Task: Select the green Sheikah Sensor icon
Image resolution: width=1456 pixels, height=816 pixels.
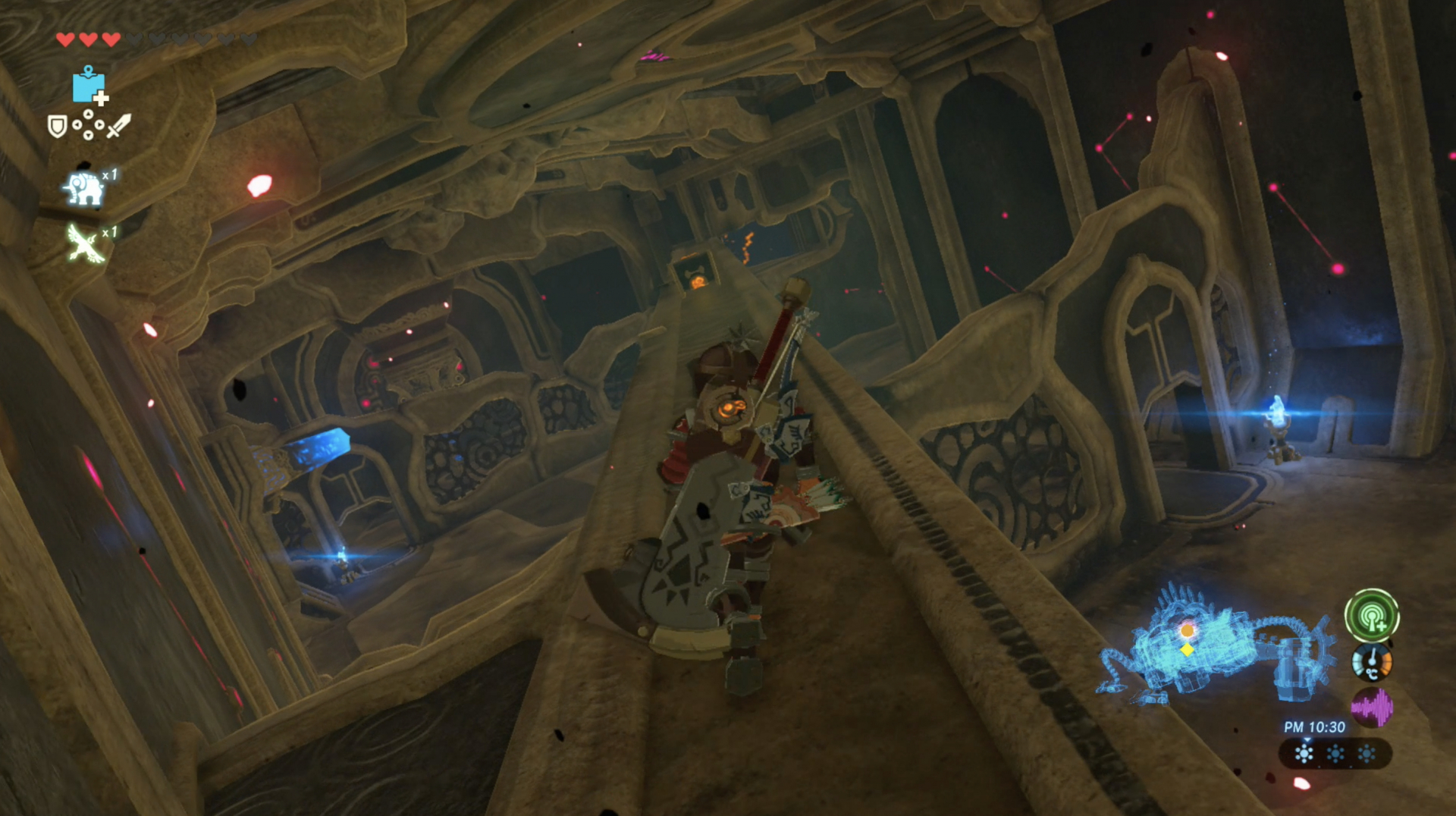Action: [x=1371, y=615]
